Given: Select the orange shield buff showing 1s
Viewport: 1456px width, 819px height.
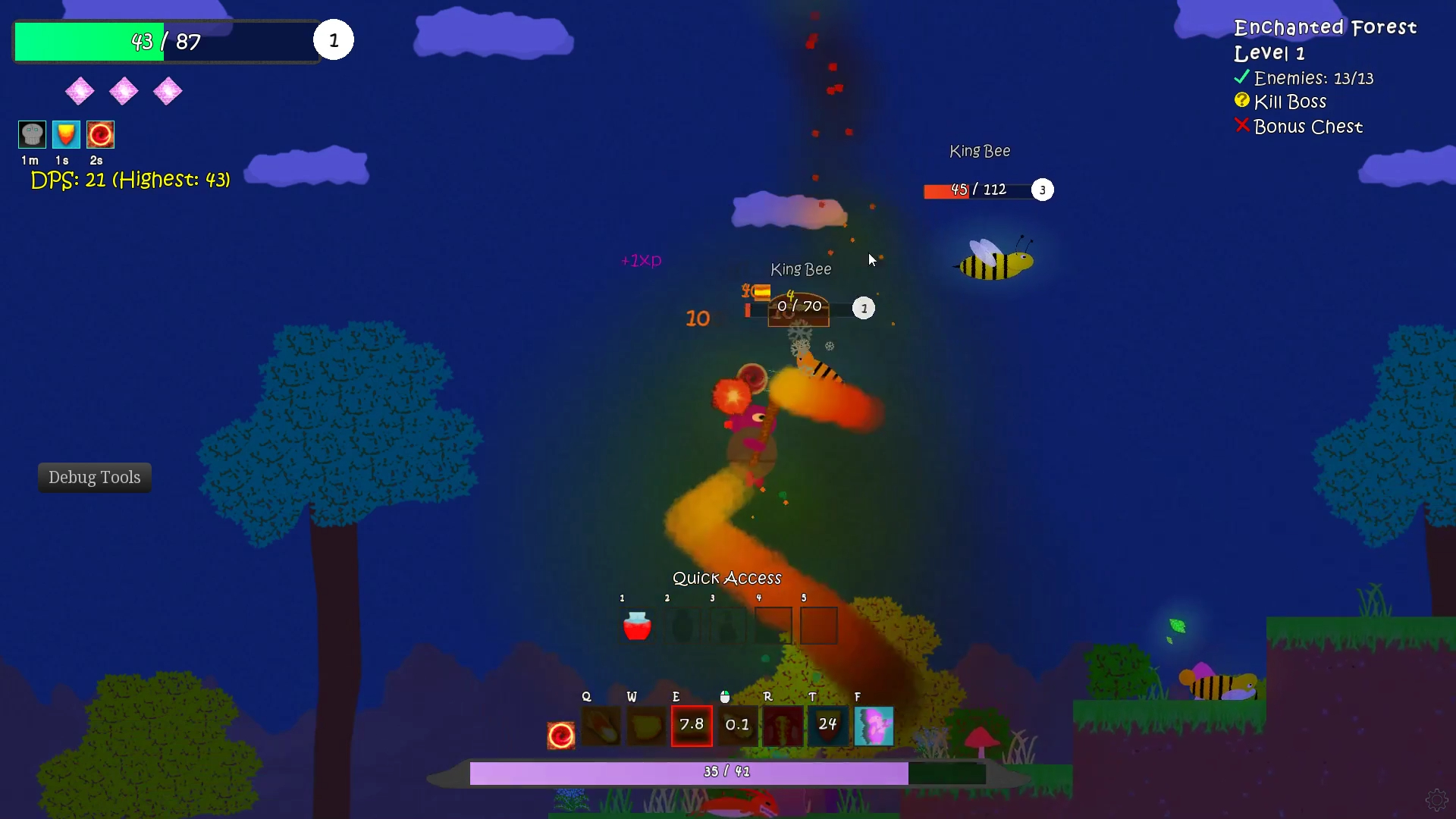Looking at the screenshot, I should [65, 134].
